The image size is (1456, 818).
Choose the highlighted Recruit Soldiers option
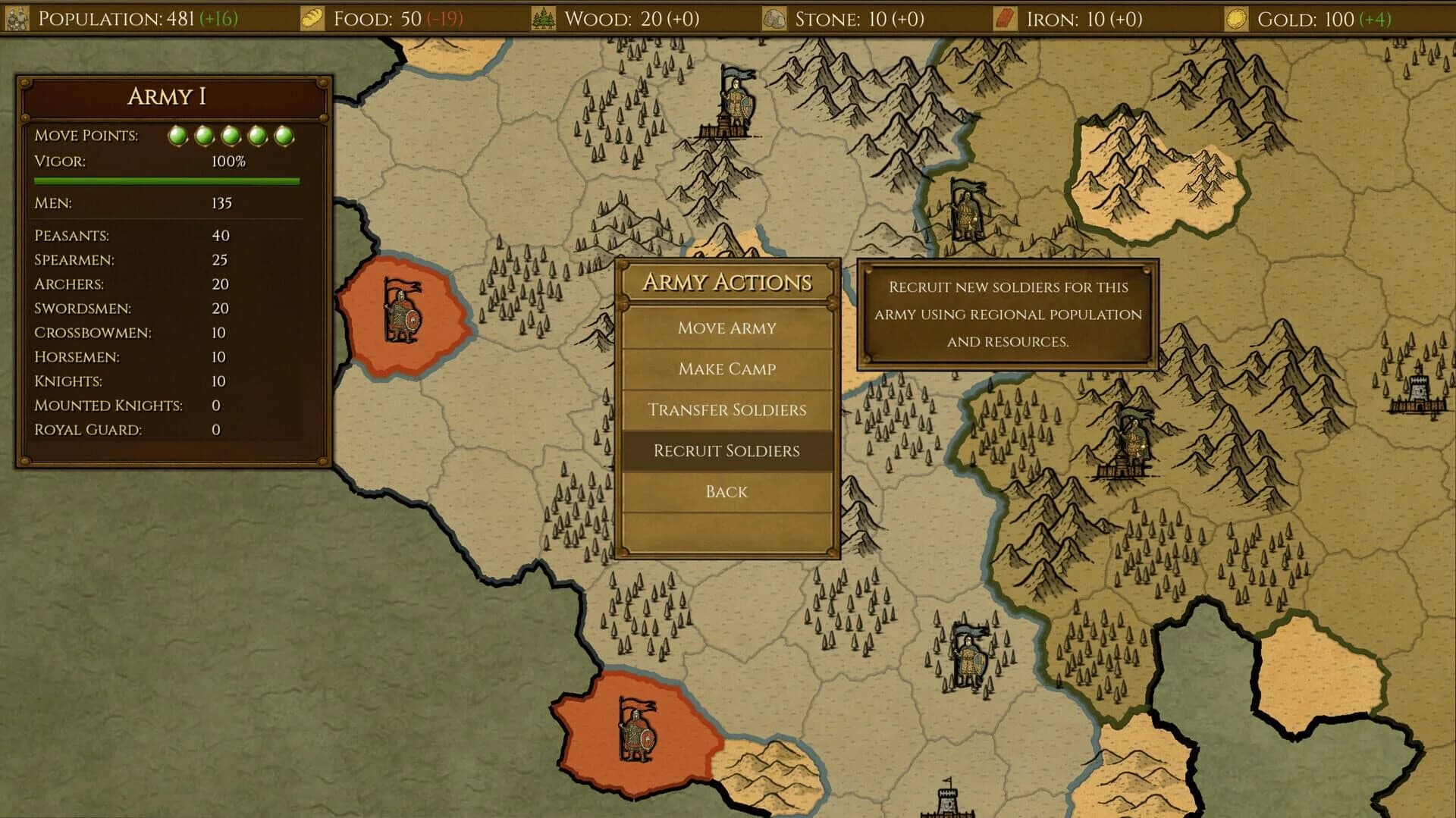(x=726, y=450)
